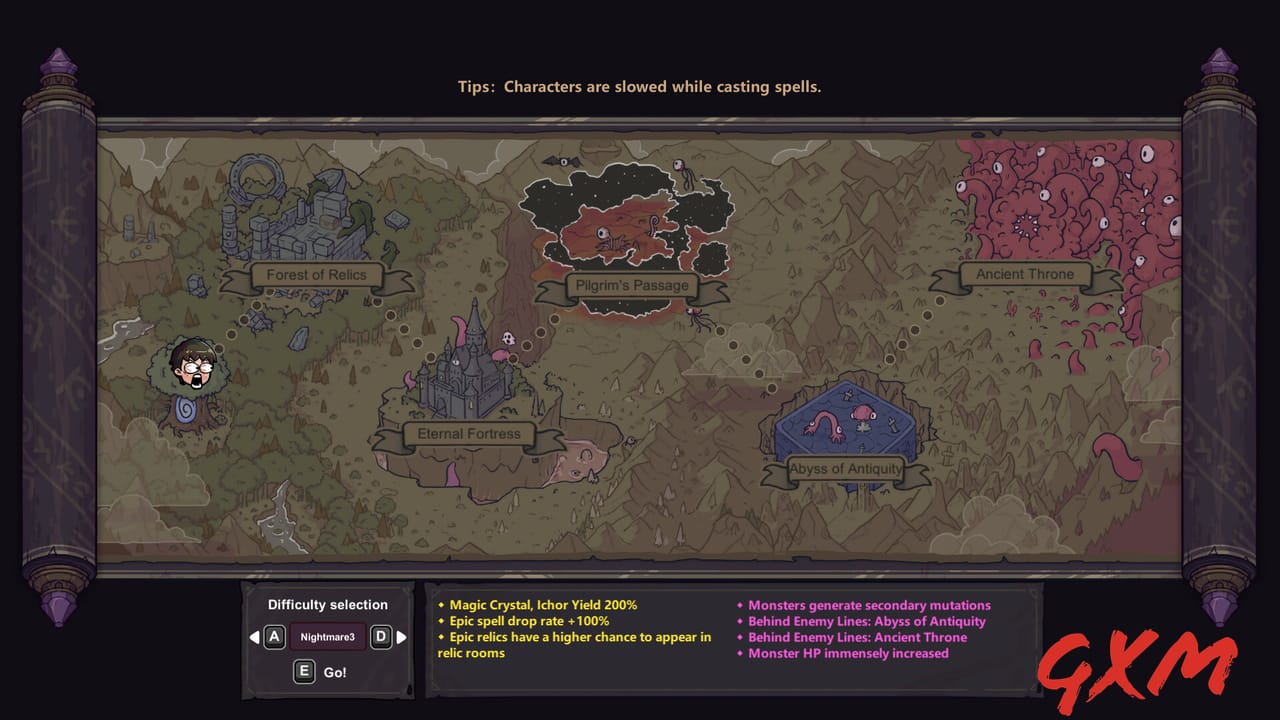Click the E key icon beside Go
1280x720 pixels.
coord(304,671)
